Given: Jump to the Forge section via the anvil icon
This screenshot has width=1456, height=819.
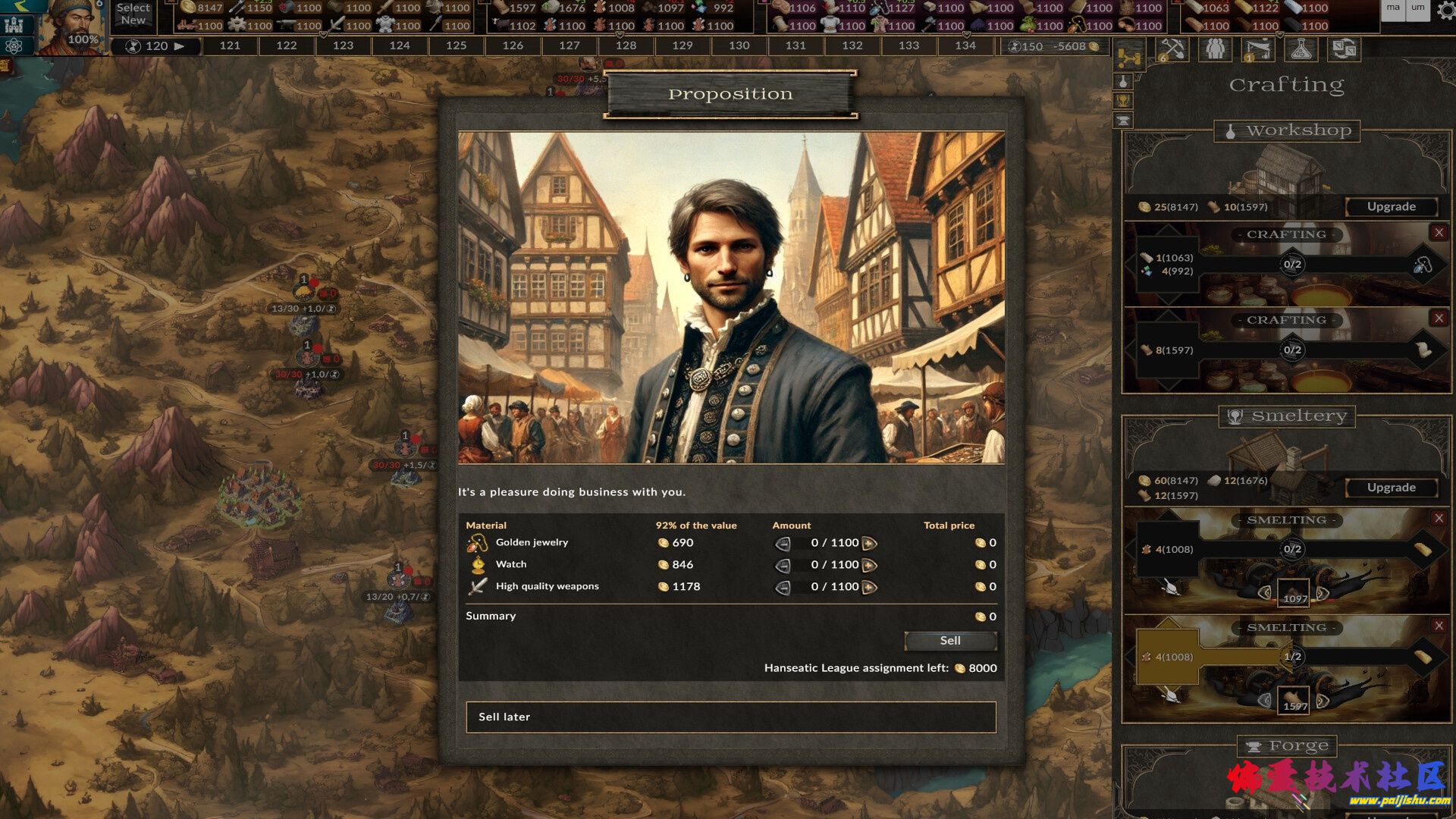Looking at the screenshot, I should coord(1123,120).
